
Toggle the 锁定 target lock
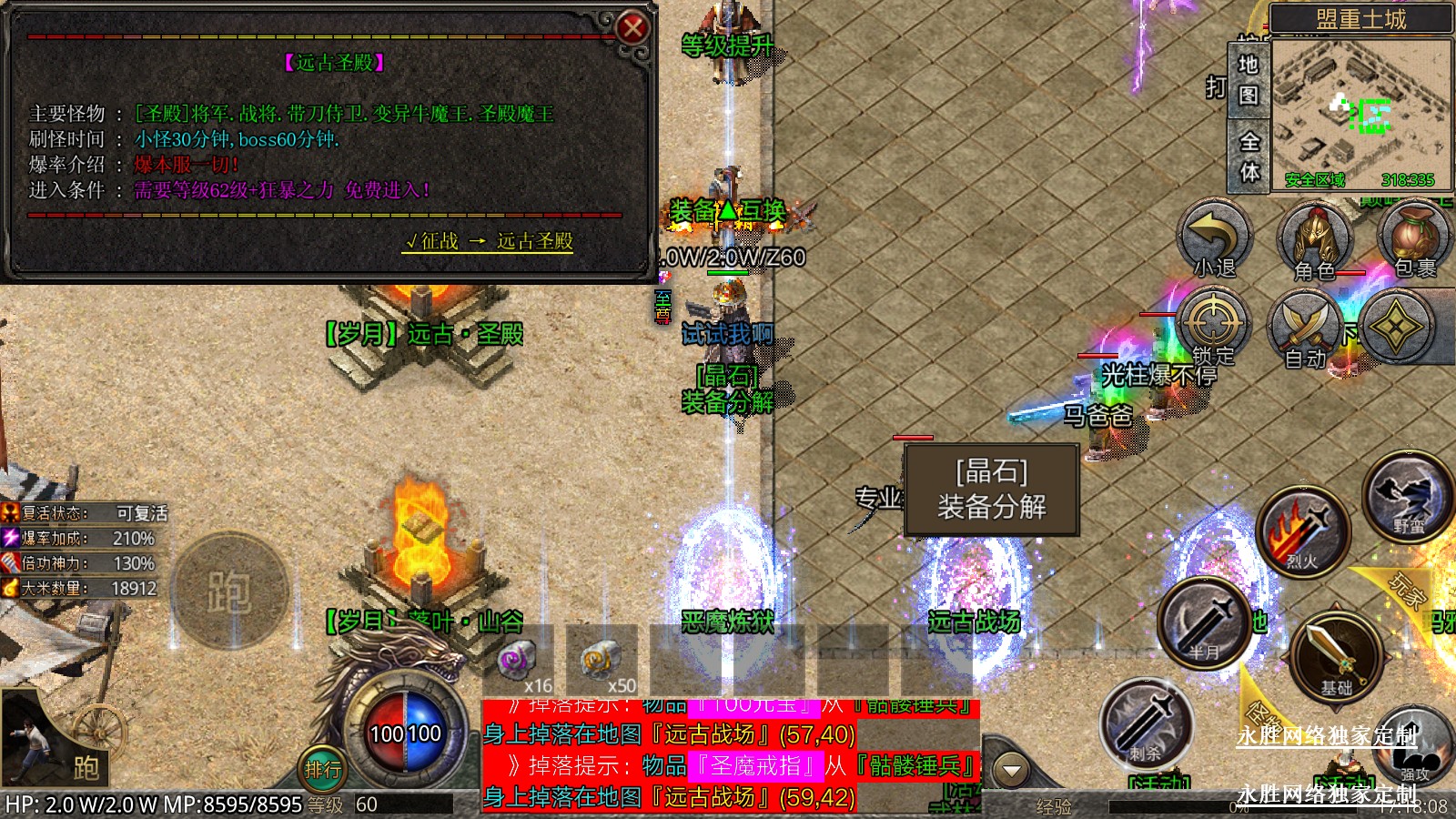coord(1212,327)
